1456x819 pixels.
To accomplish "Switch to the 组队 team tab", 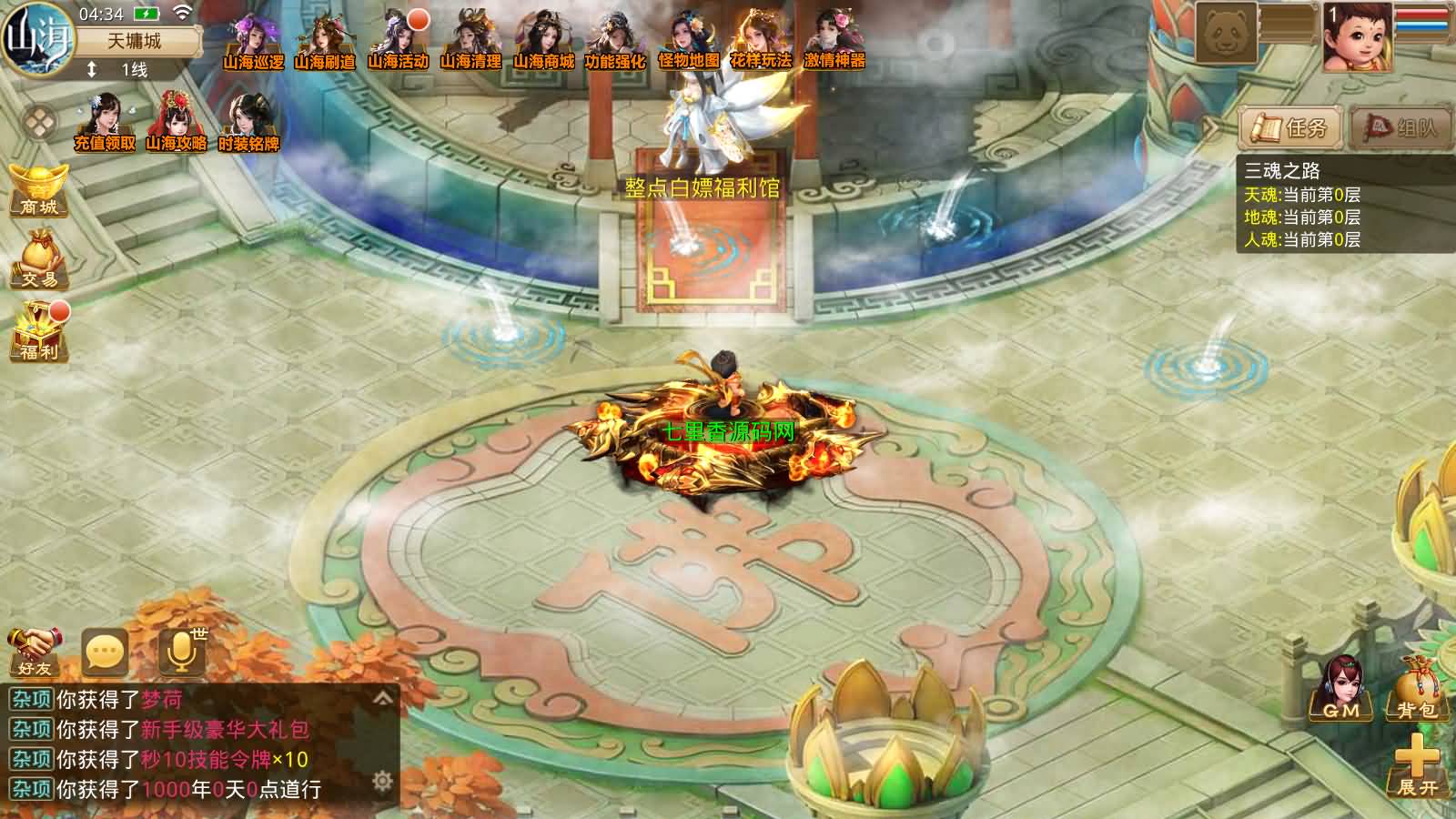I will click(x=1400, y=127).
